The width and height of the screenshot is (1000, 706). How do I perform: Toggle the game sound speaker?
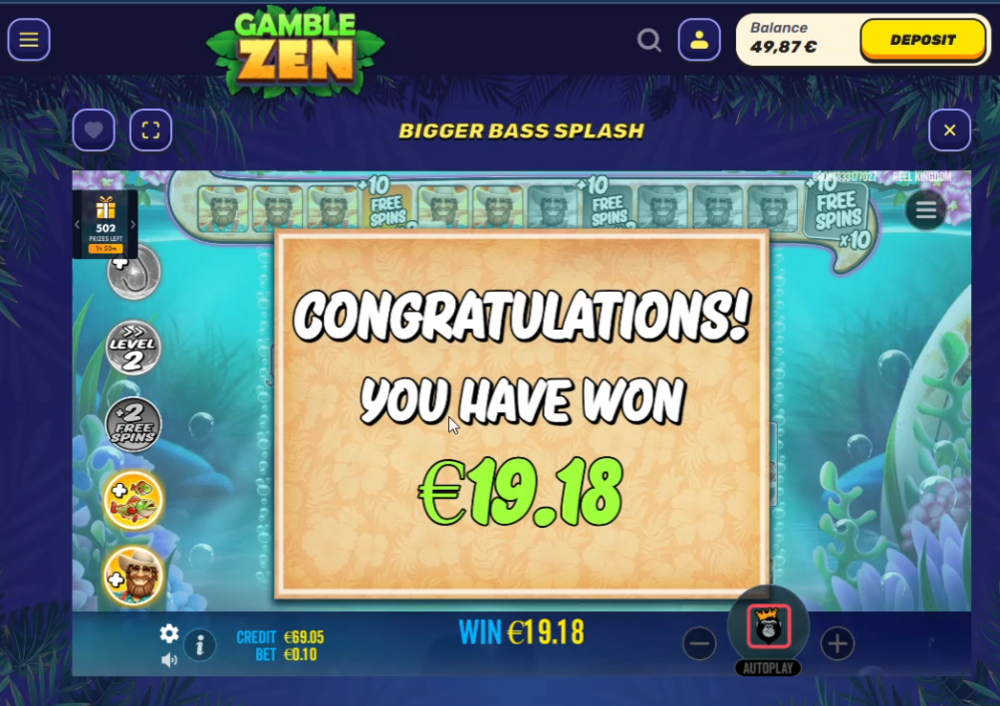[169, 659]
